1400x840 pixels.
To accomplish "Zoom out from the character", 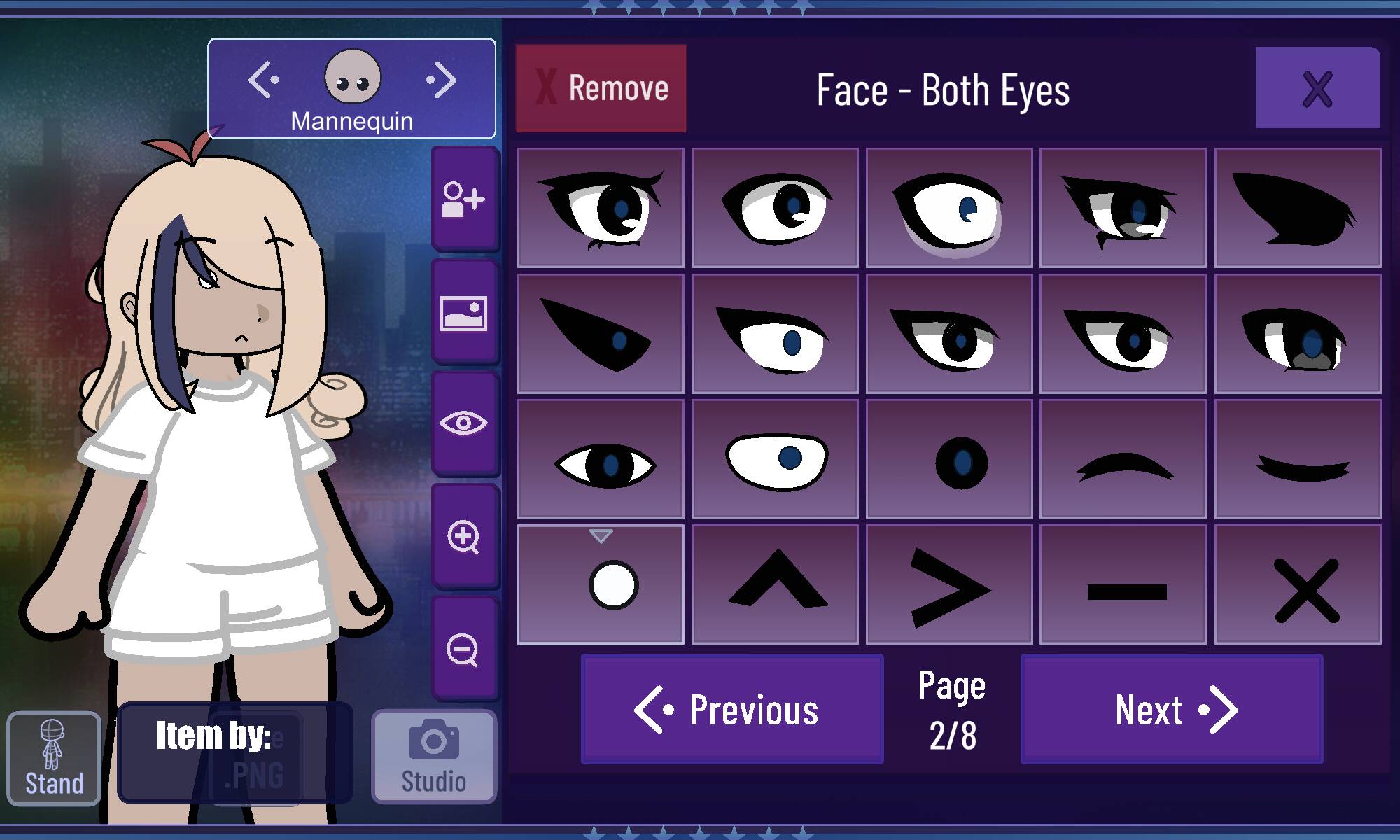I will click(464, 650).
